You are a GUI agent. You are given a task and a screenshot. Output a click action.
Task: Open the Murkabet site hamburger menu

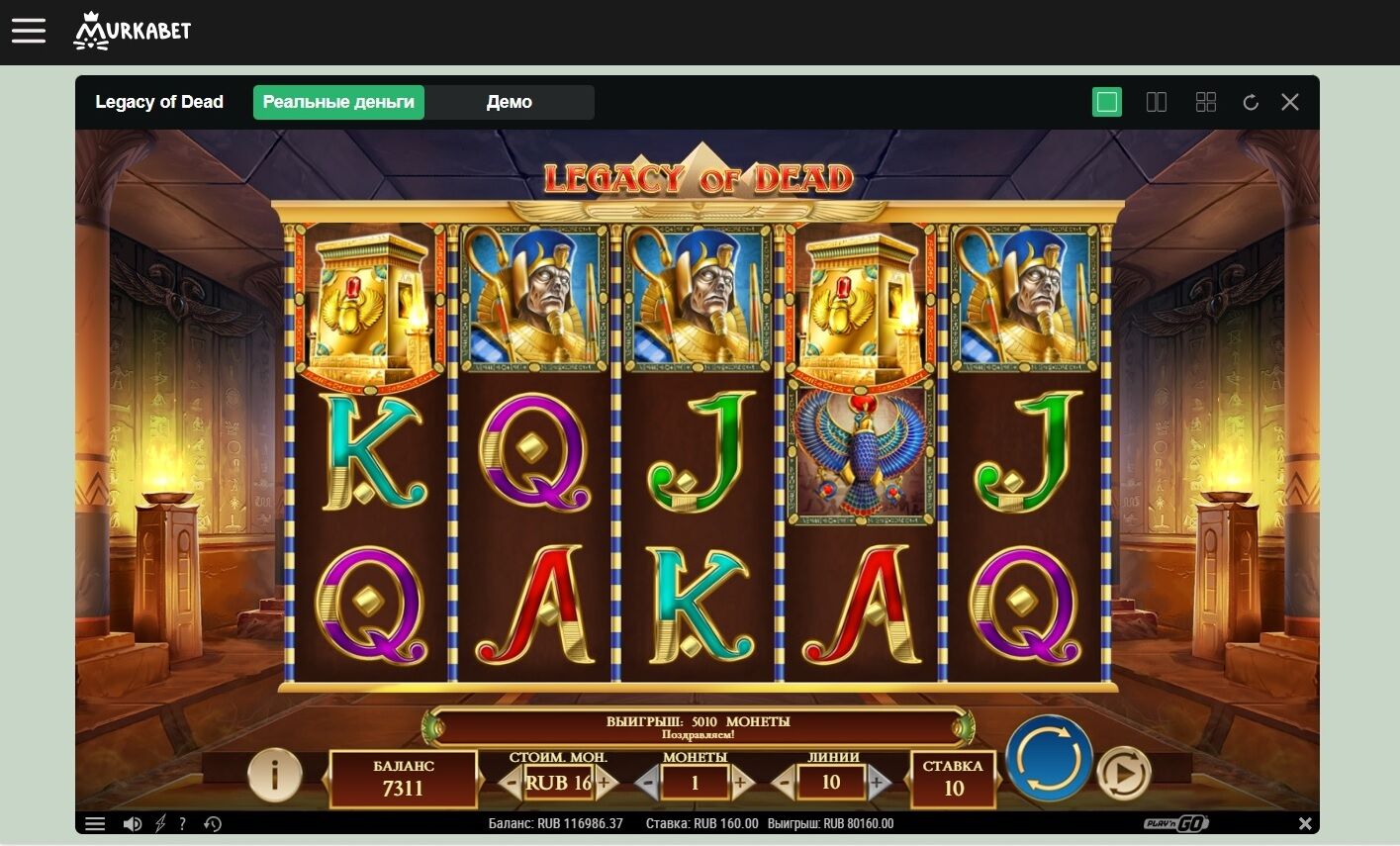tap(29, 31)
